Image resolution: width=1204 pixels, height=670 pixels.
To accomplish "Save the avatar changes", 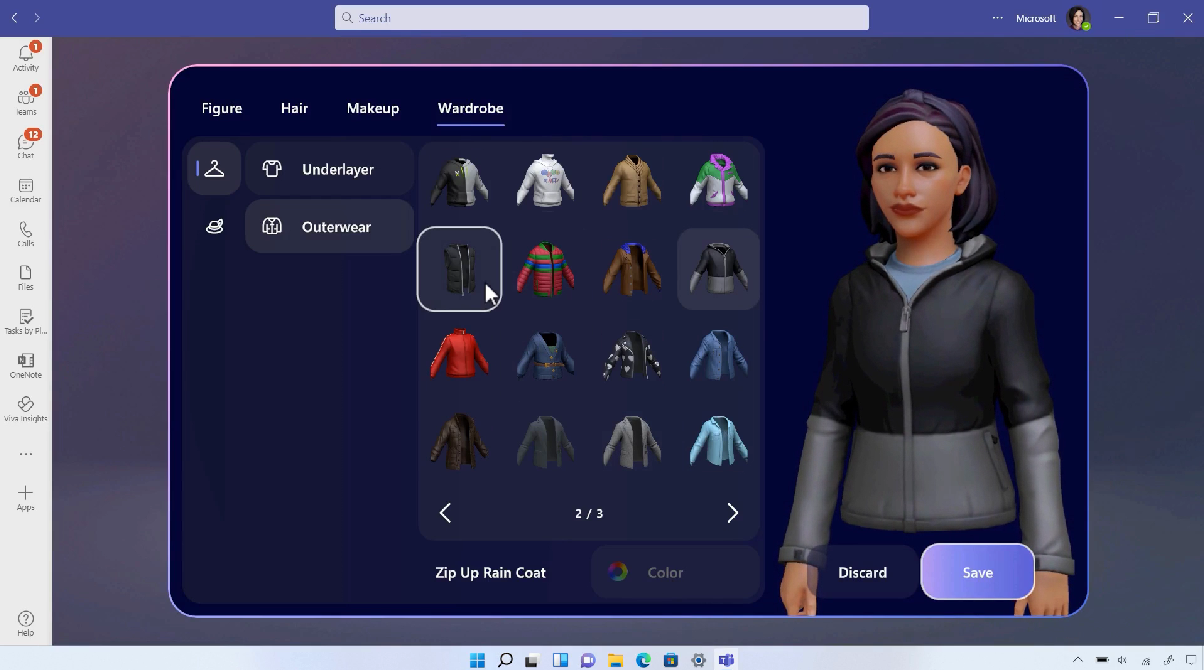I will click(x=977, y=572).
